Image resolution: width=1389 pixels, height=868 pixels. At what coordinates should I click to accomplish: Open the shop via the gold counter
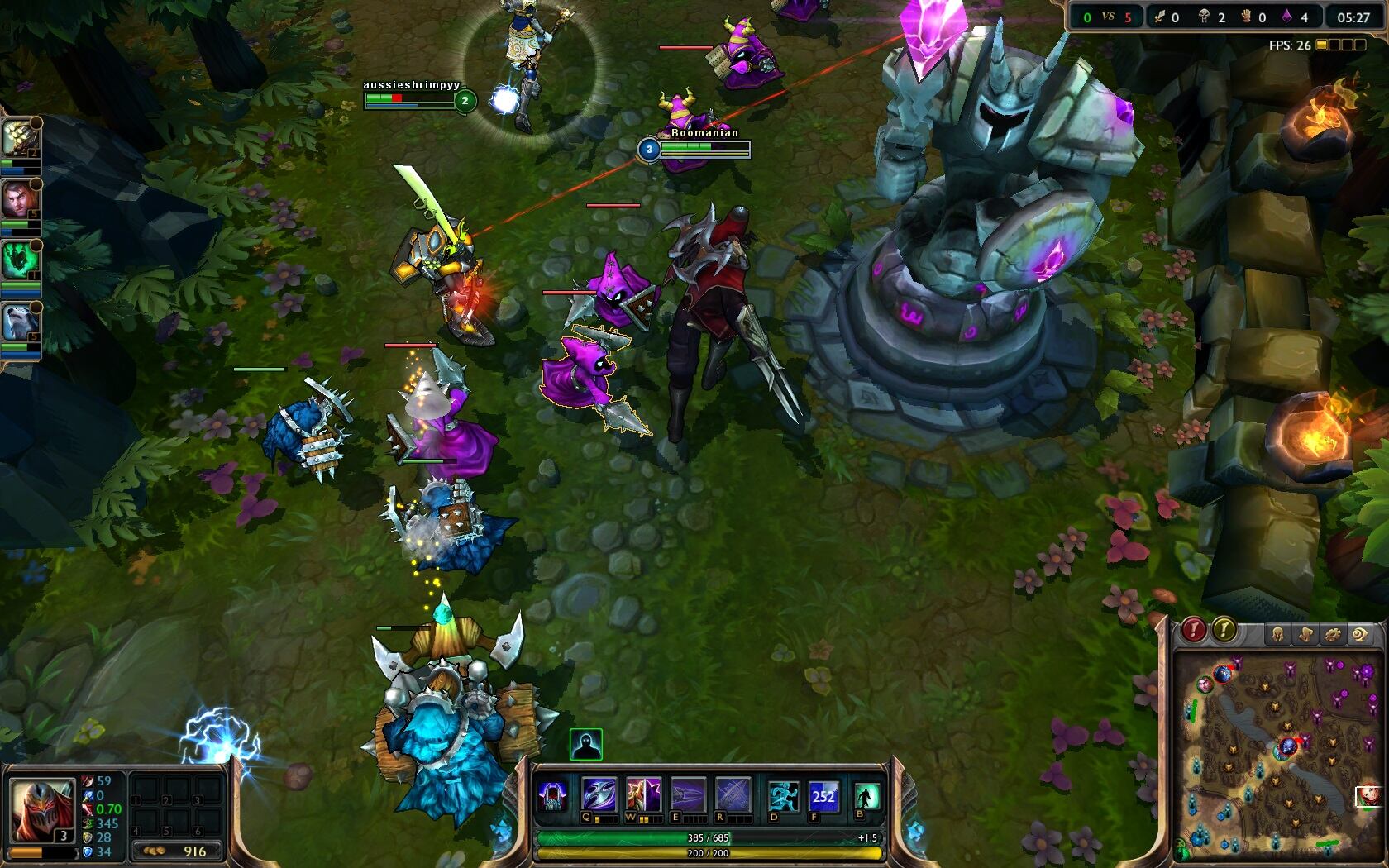pyautogui.click(x=179, y=851)
